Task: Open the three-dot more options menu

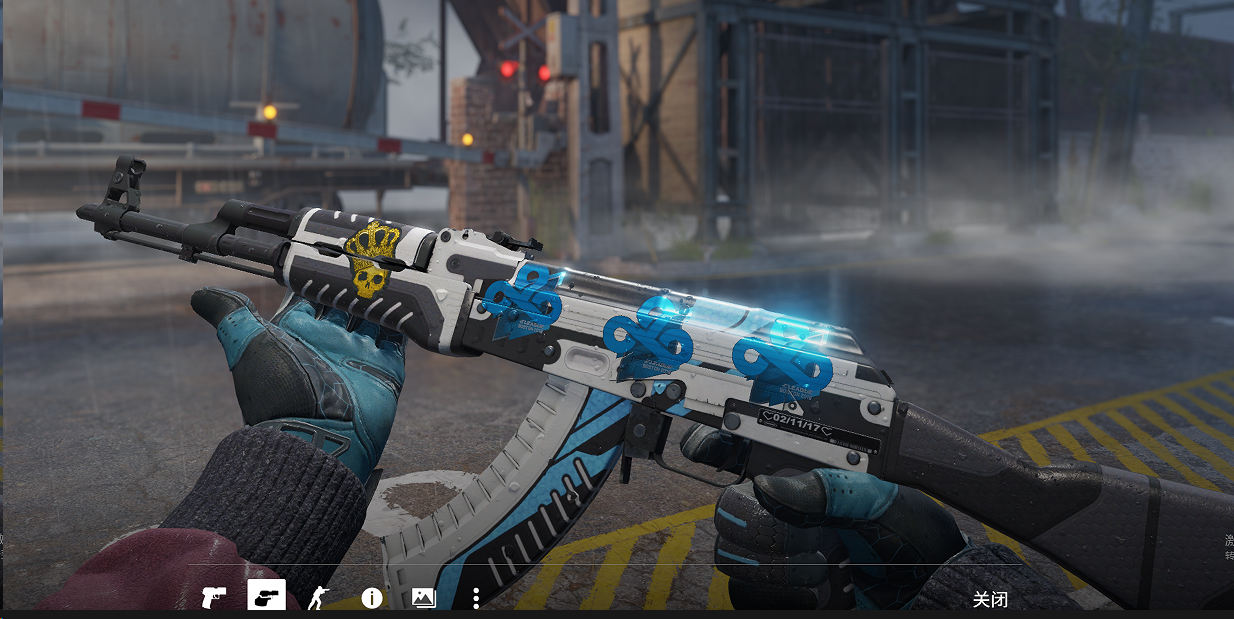Action: (476, 598)
